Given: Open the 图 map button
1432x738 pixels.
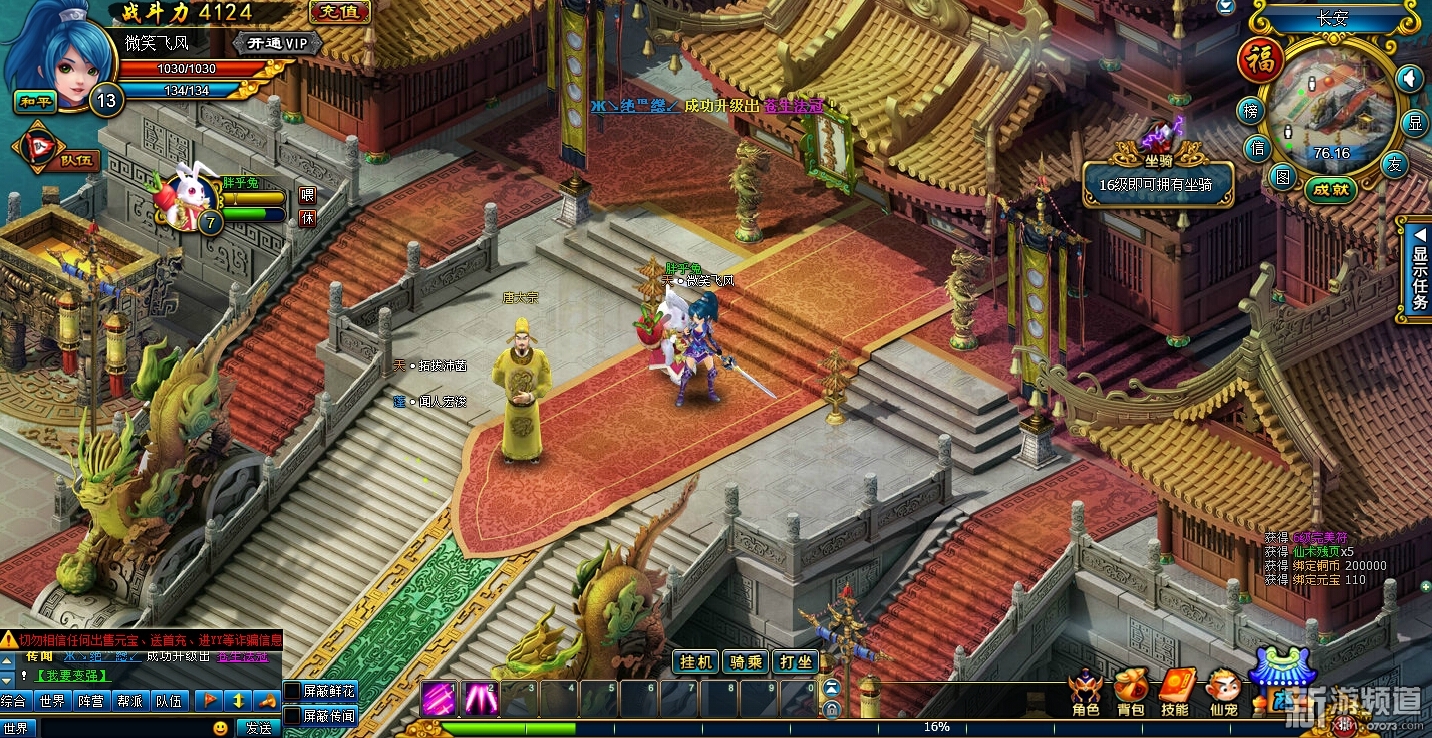Looking at the screenshot, I should (x=1282, y=177).
